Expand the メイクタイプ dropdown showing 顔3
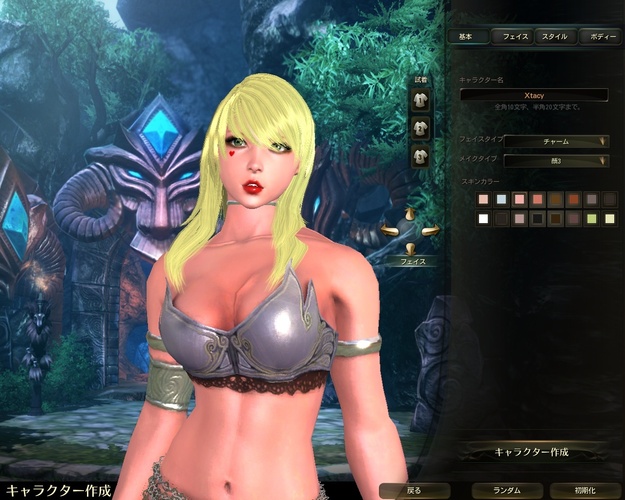The image size is (625, 500). pos(556,160)
